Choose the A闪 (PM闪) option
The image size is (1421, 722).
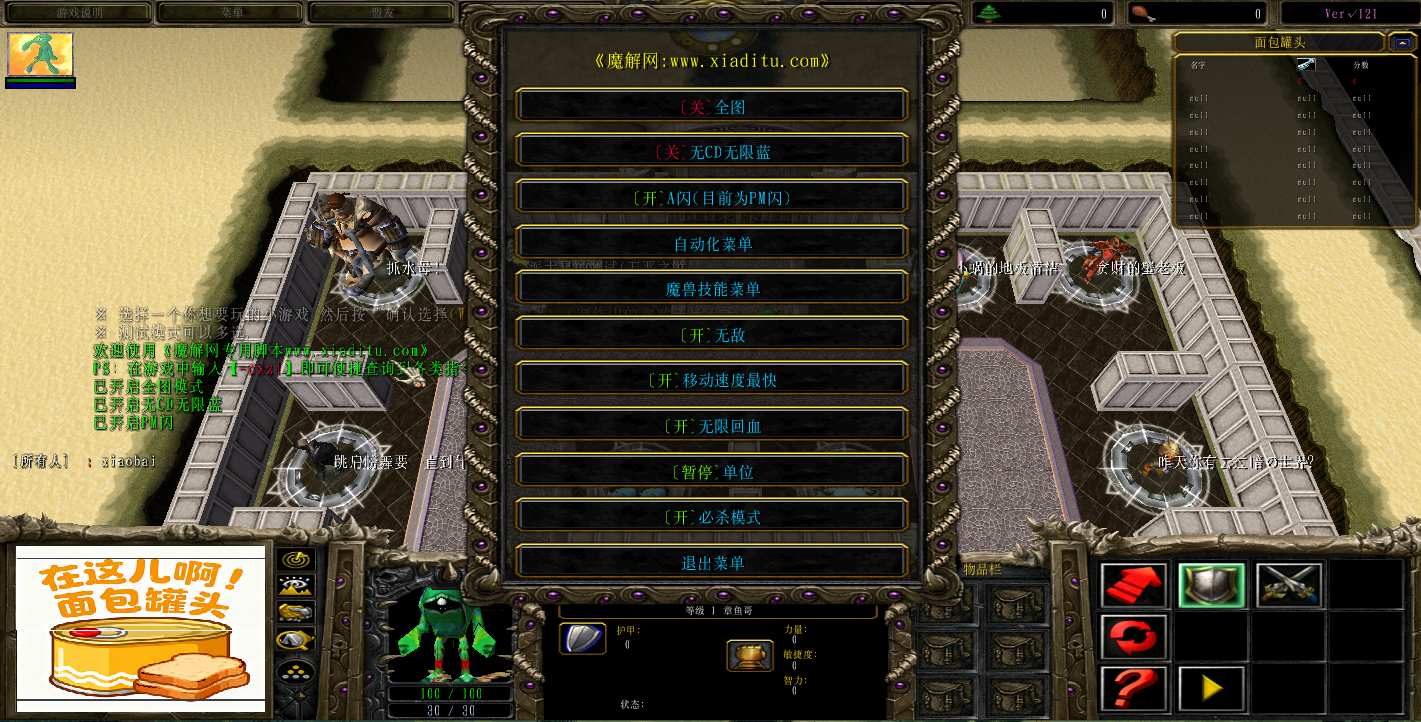tap(711, 198)
